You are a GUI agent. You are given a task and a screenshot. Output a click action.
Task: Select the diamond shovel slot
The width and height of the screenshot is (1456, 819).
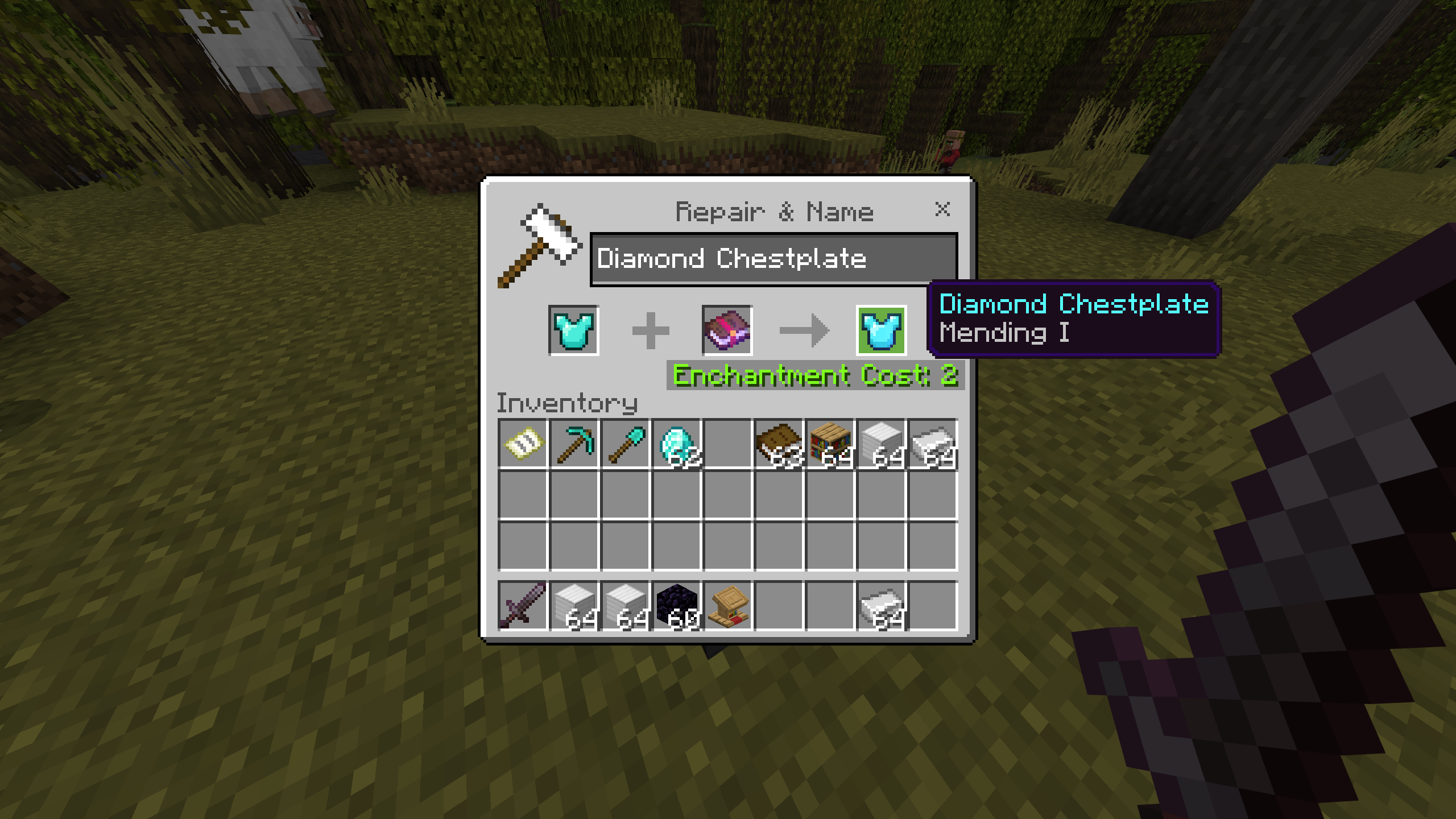pos(625,444)
